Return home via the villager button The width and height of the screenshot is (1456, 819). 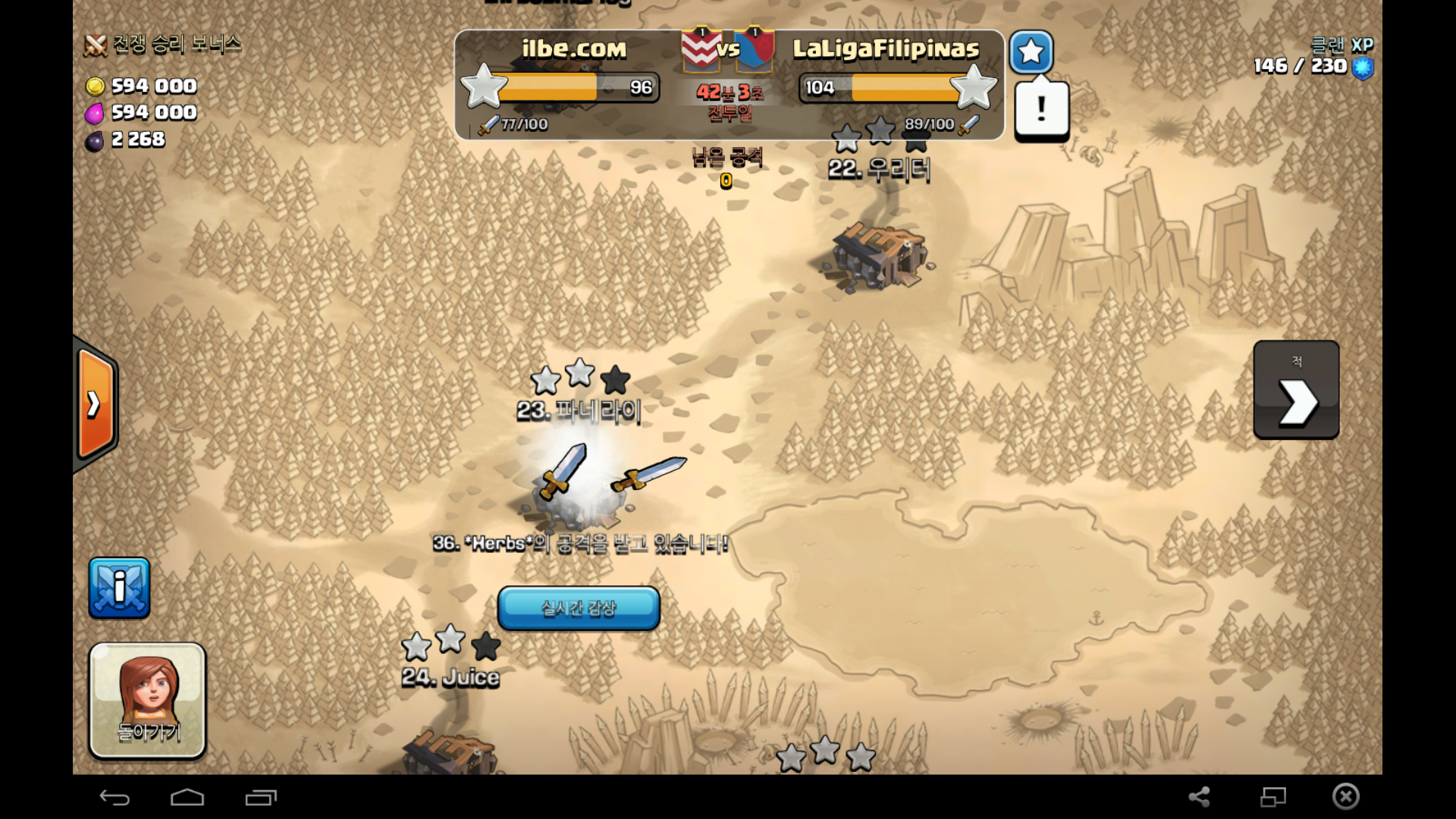tap(148, 700)
